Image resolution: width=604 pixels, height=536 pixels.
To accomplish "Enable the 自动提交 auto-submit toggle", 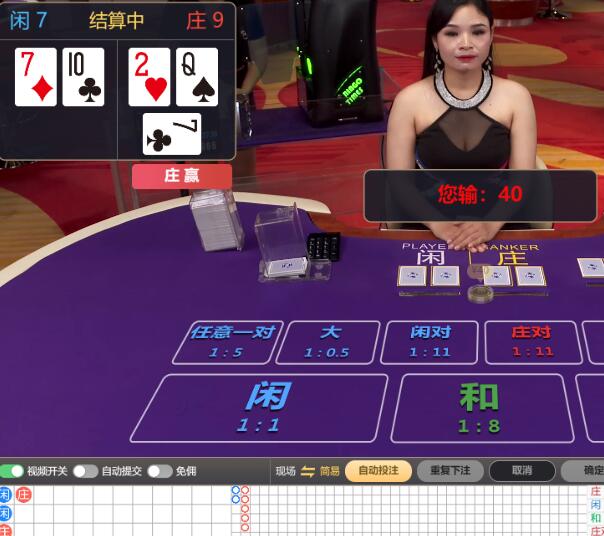I will coord(85,471).
